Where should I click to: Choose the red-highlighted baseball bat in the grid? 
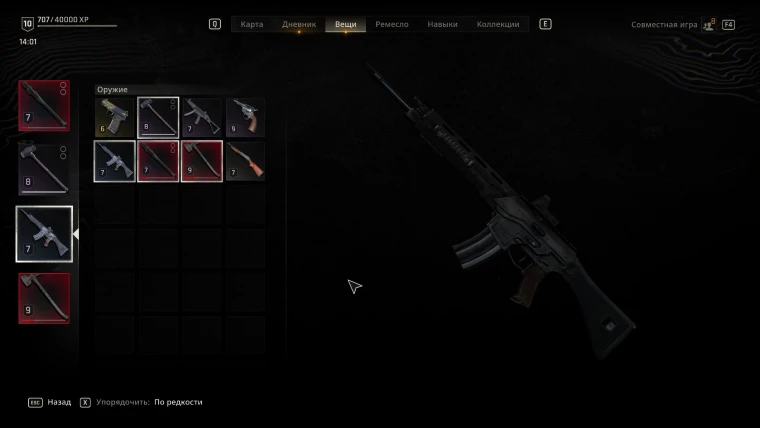tap(158, 161)
